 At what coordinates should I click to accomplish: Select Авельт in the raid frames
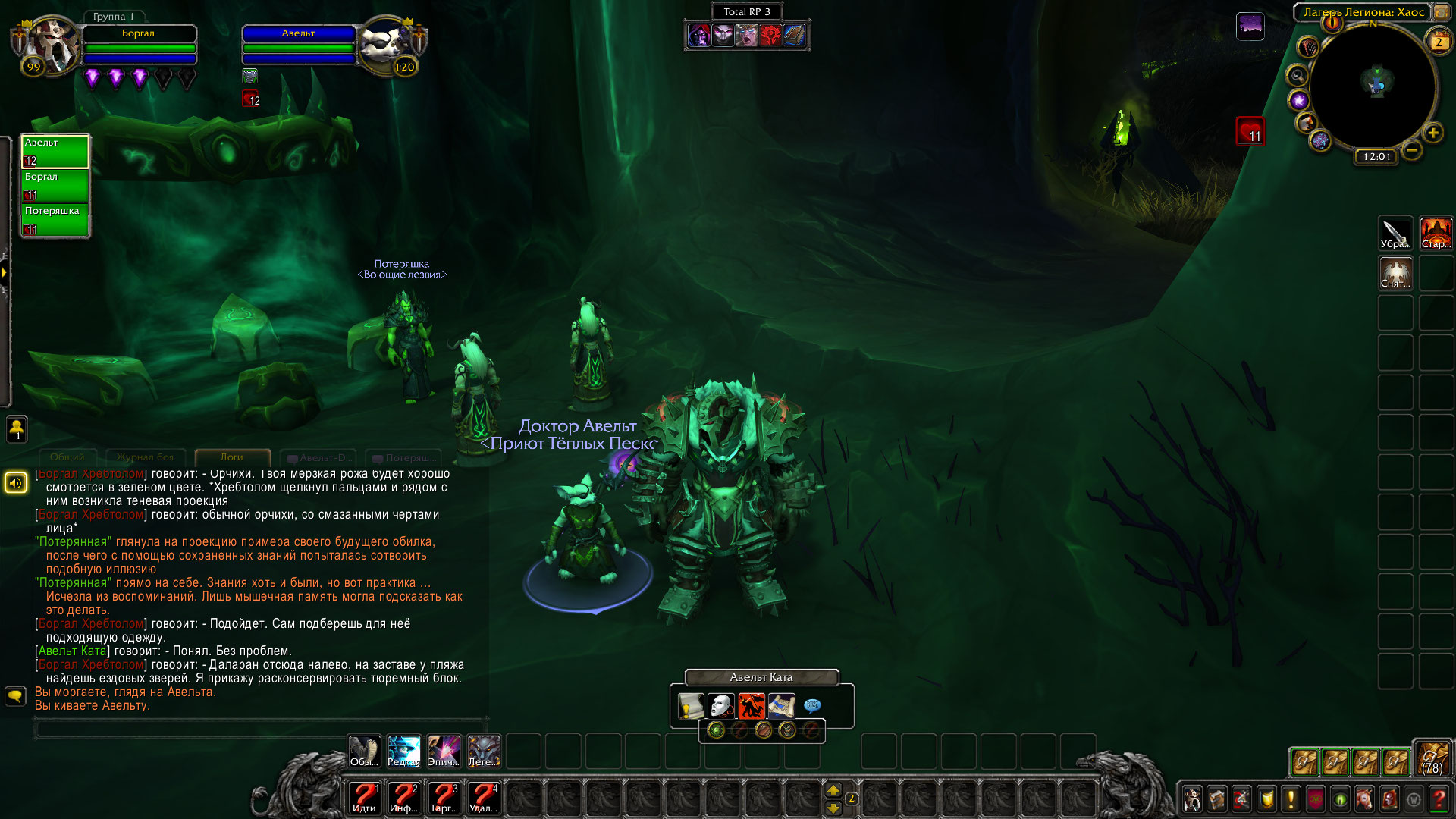[55, 151]
